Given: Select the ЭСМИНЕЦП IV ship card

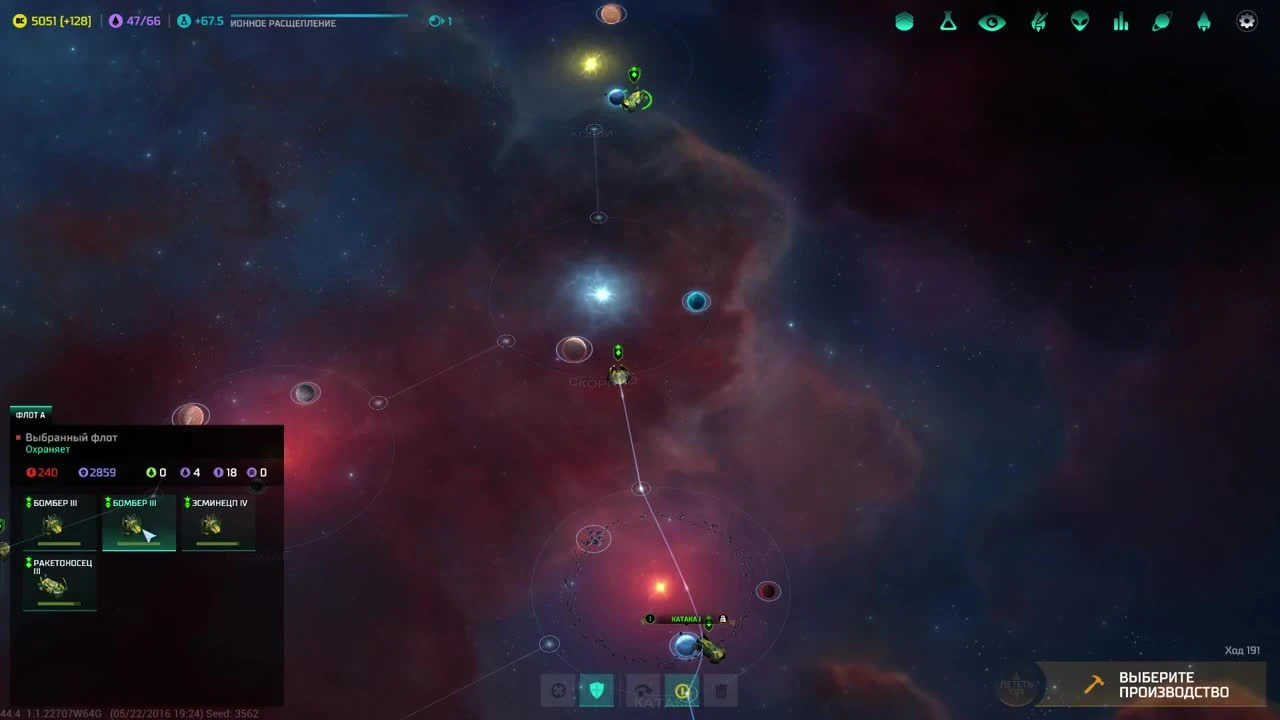Looking at the screenshot, I should coord(219,522).
